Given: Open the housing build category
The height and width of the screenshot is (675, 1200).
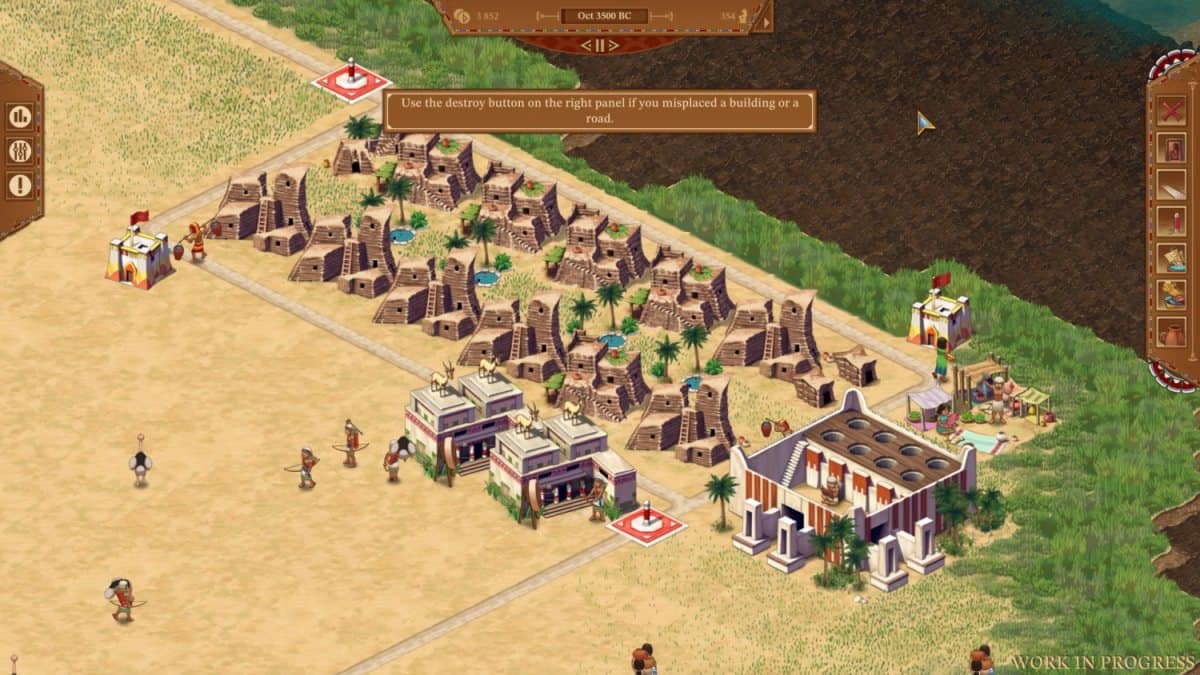Looking at the screenshot, I should (x=1171, y=147).
